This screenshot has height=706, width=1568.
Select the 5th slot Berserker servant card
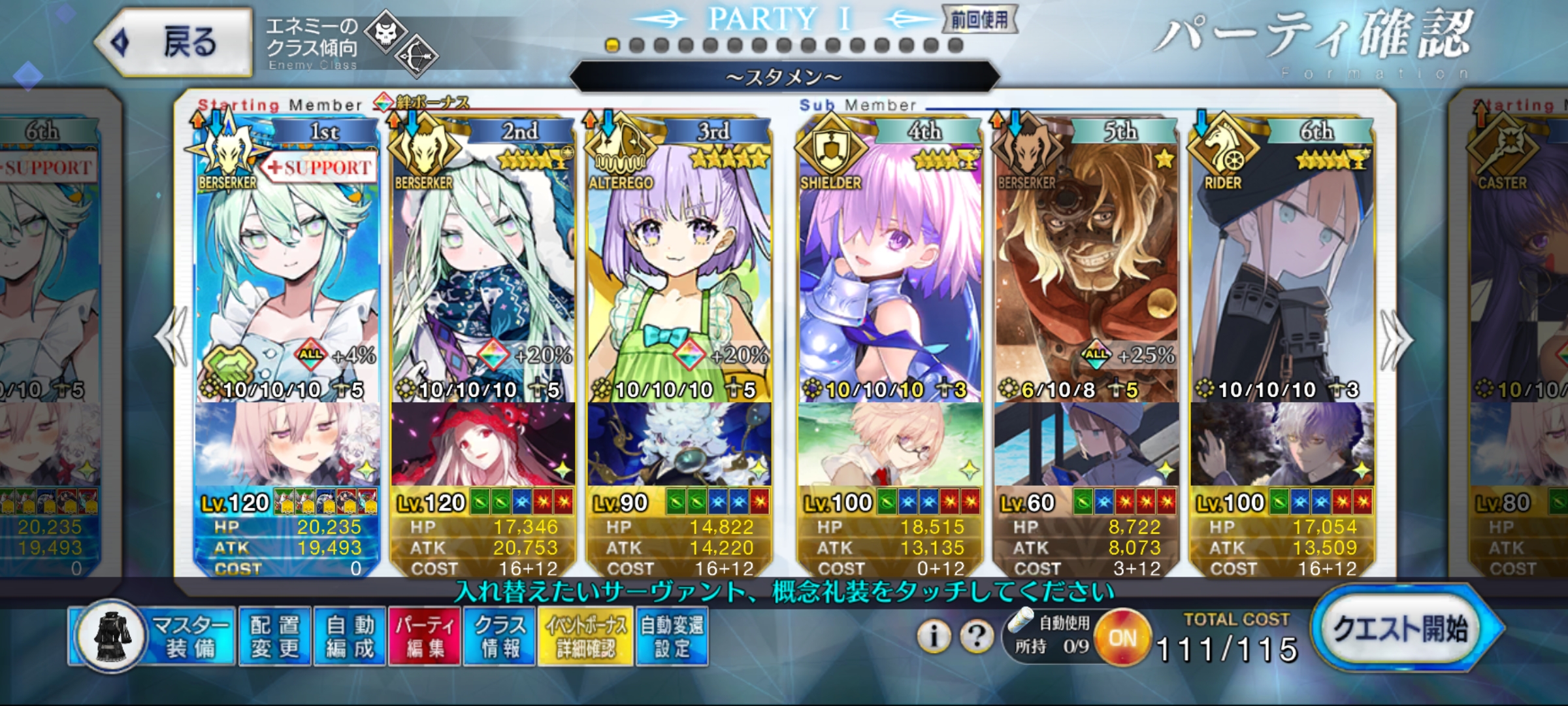click(1086, 275)
